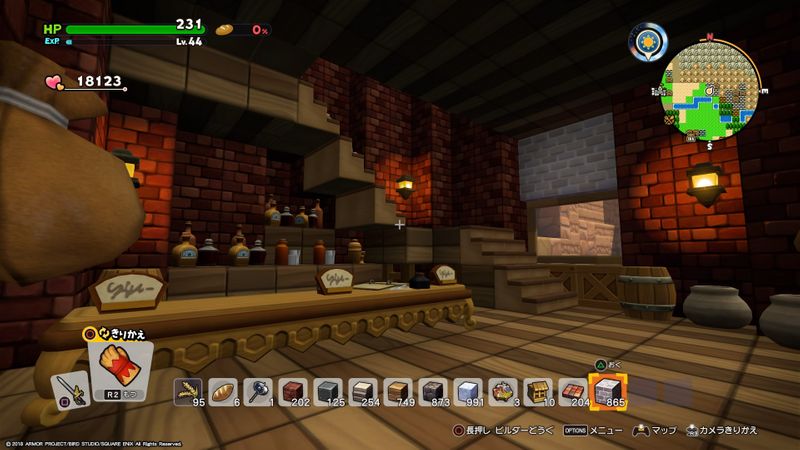This screenshot has height=450, width=800.
Task: Click the bread hunger meter icon
Action: tap(226, 30)
